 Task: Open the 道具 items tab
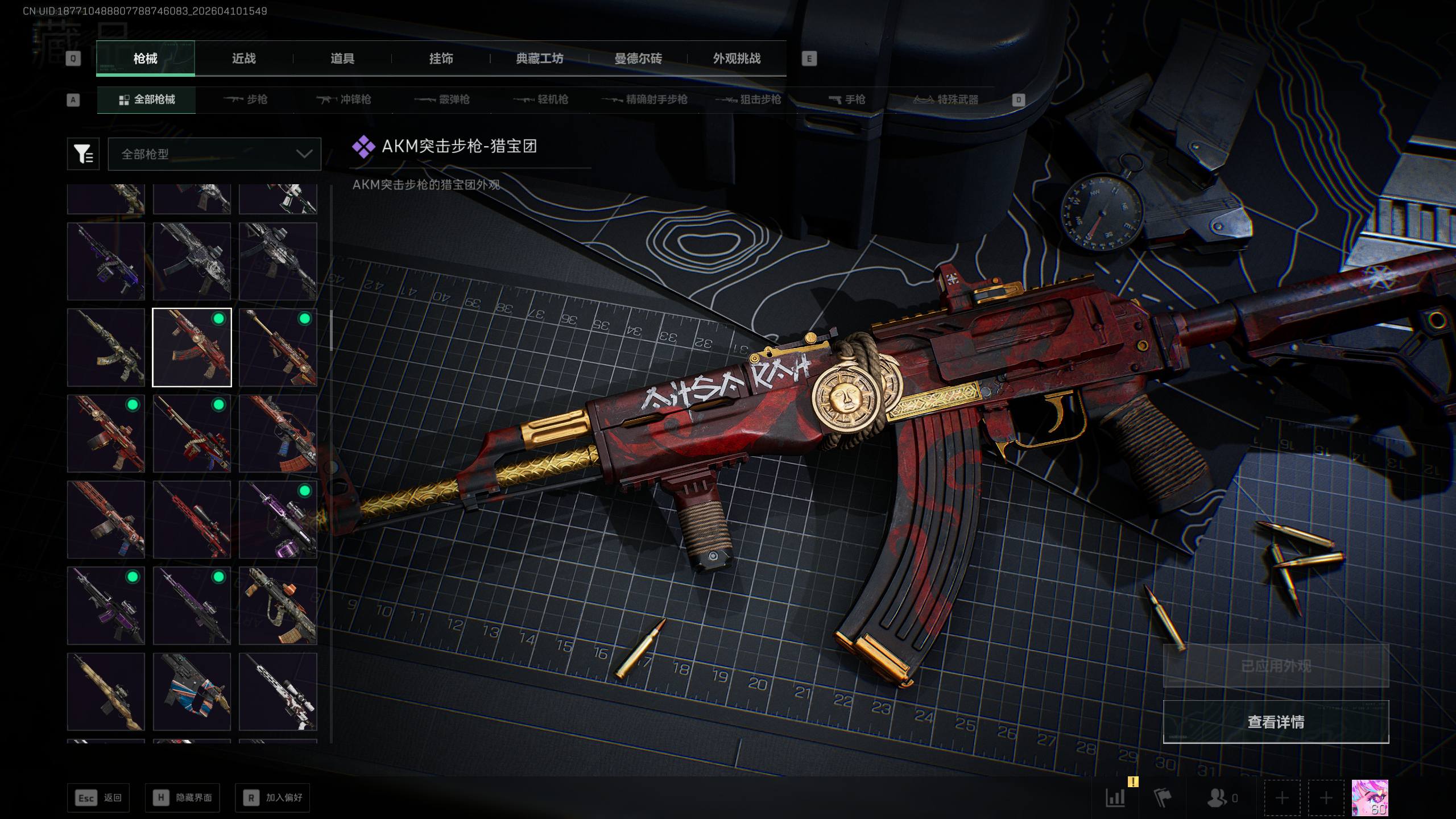[x=342, y=58]
